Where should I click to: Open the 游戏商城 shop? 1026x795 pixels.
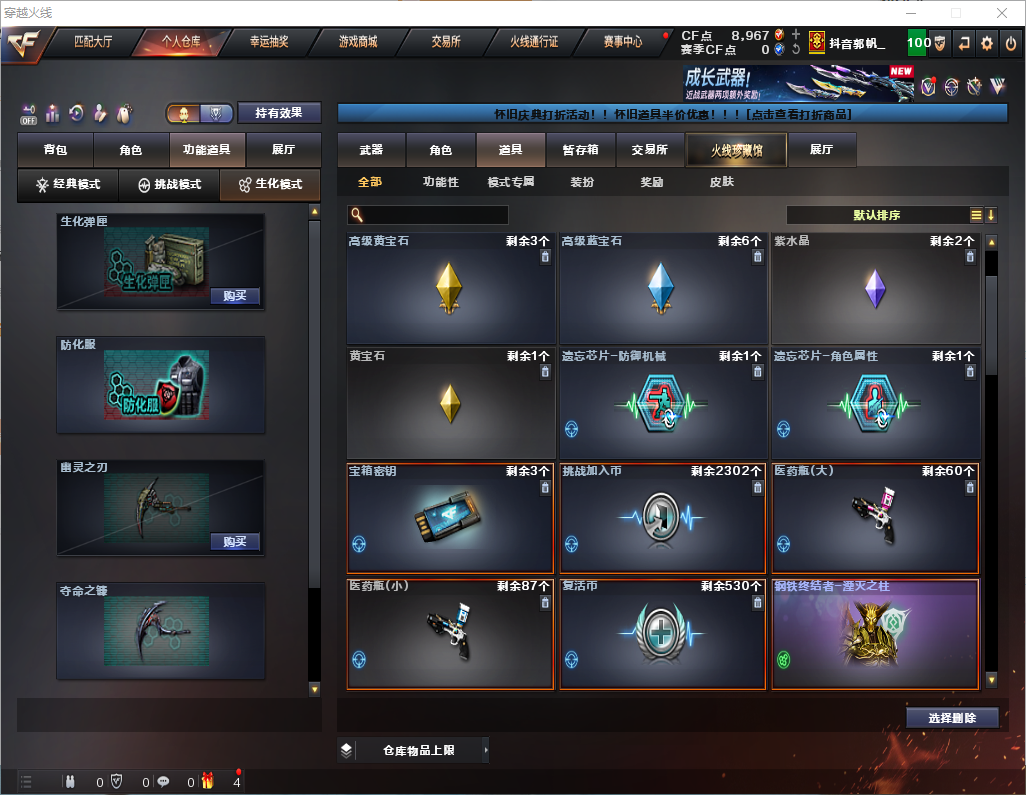tap(357, 42)
